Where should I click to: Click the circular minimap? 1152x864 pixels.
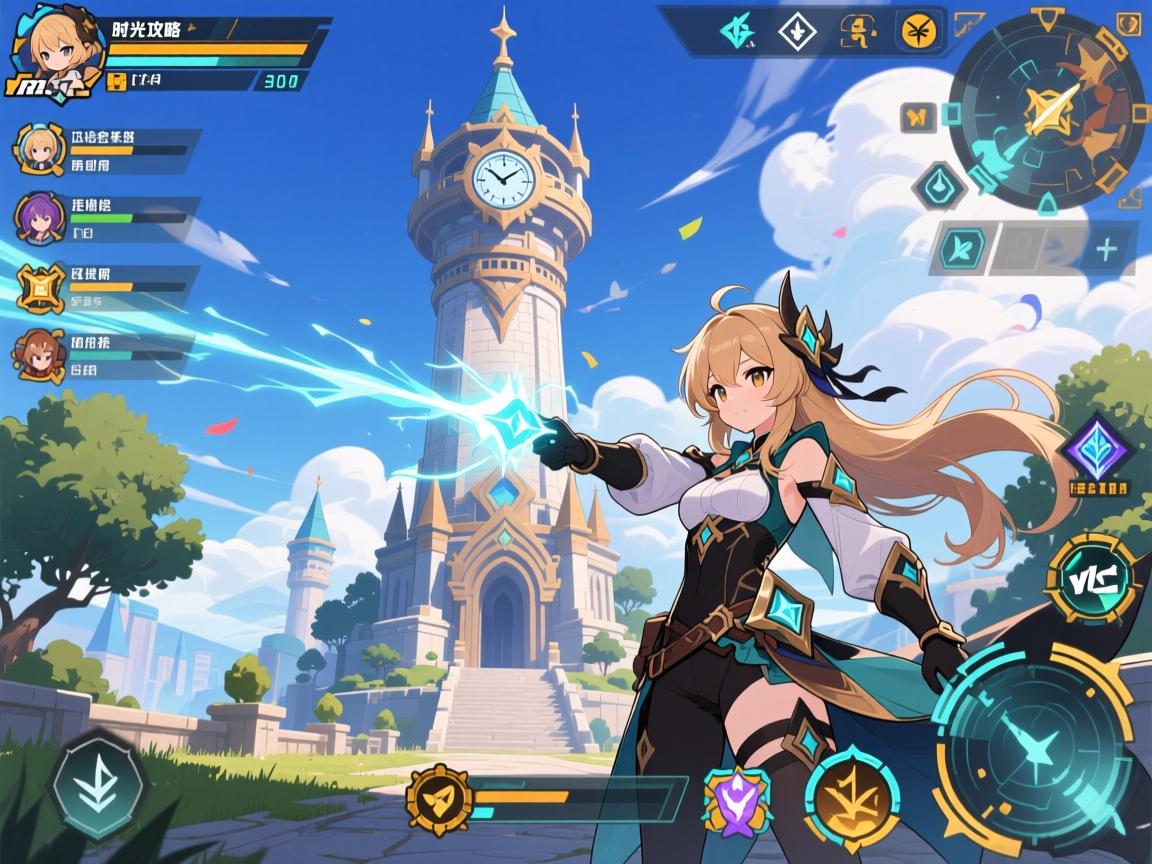click(x=1046, y=108)
